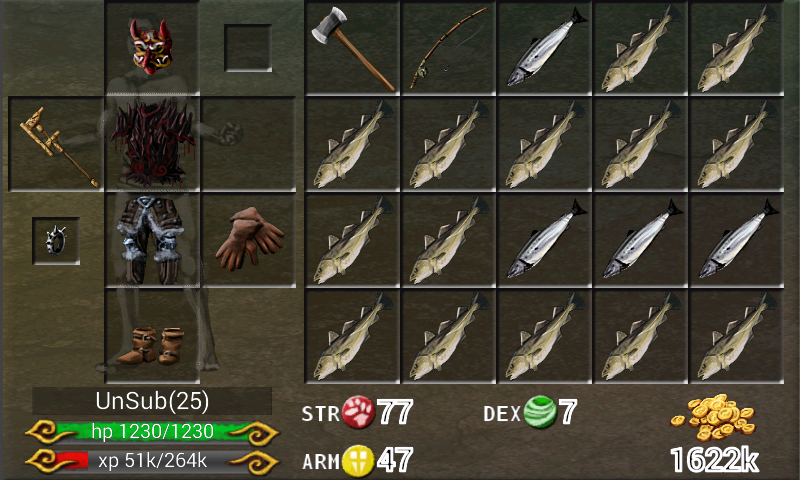The image size is (800, 480).
Task: Select the dark spiked chest armor
Action: 152,143
